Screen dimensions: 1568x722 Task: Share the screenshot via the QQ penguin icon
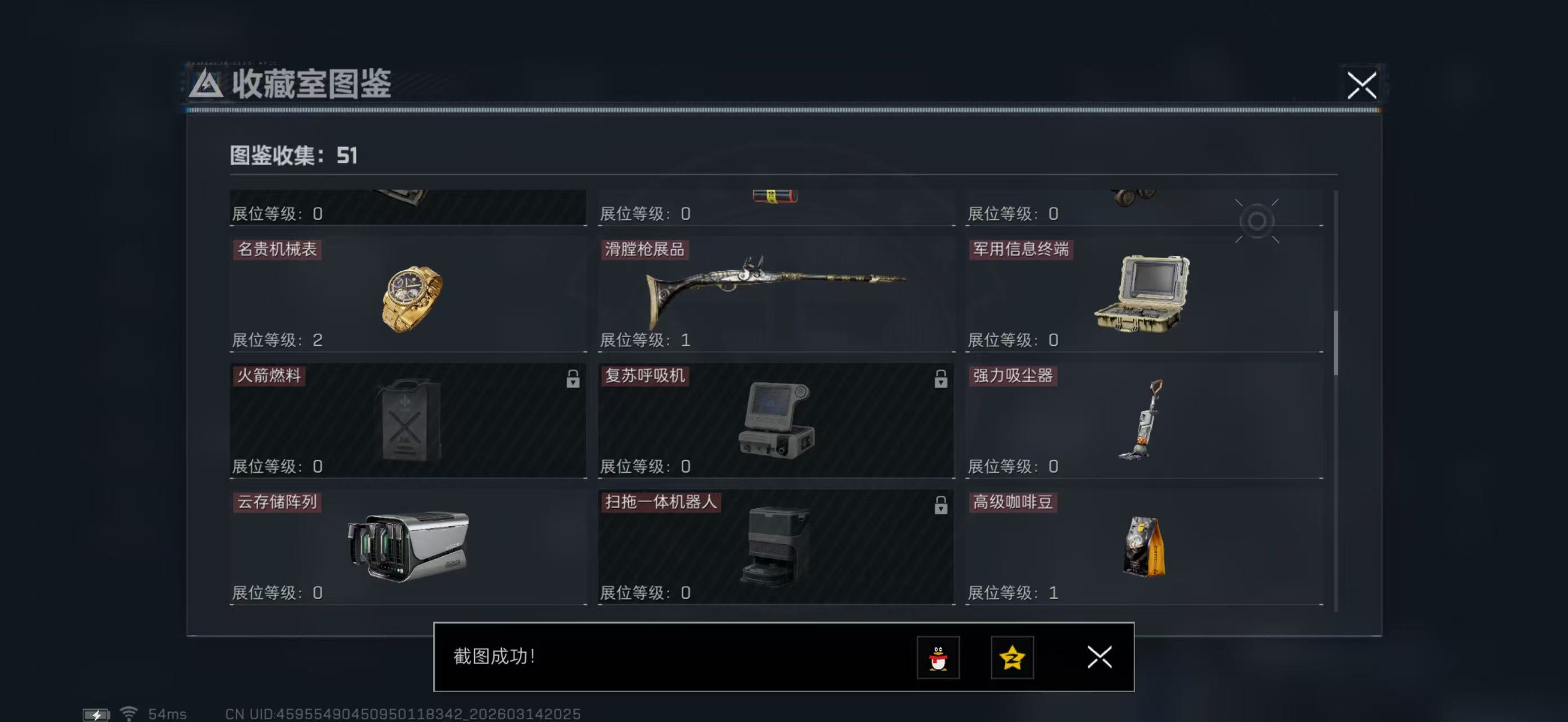pyautogui.click(x=938, y=658)
